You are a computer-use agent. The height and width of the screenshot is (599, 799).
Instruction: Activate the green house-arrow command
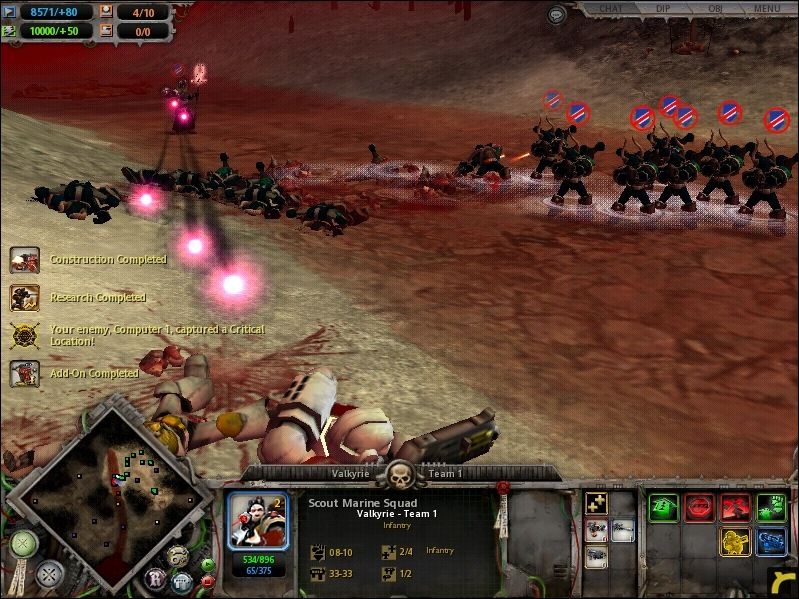pos(663,507)
